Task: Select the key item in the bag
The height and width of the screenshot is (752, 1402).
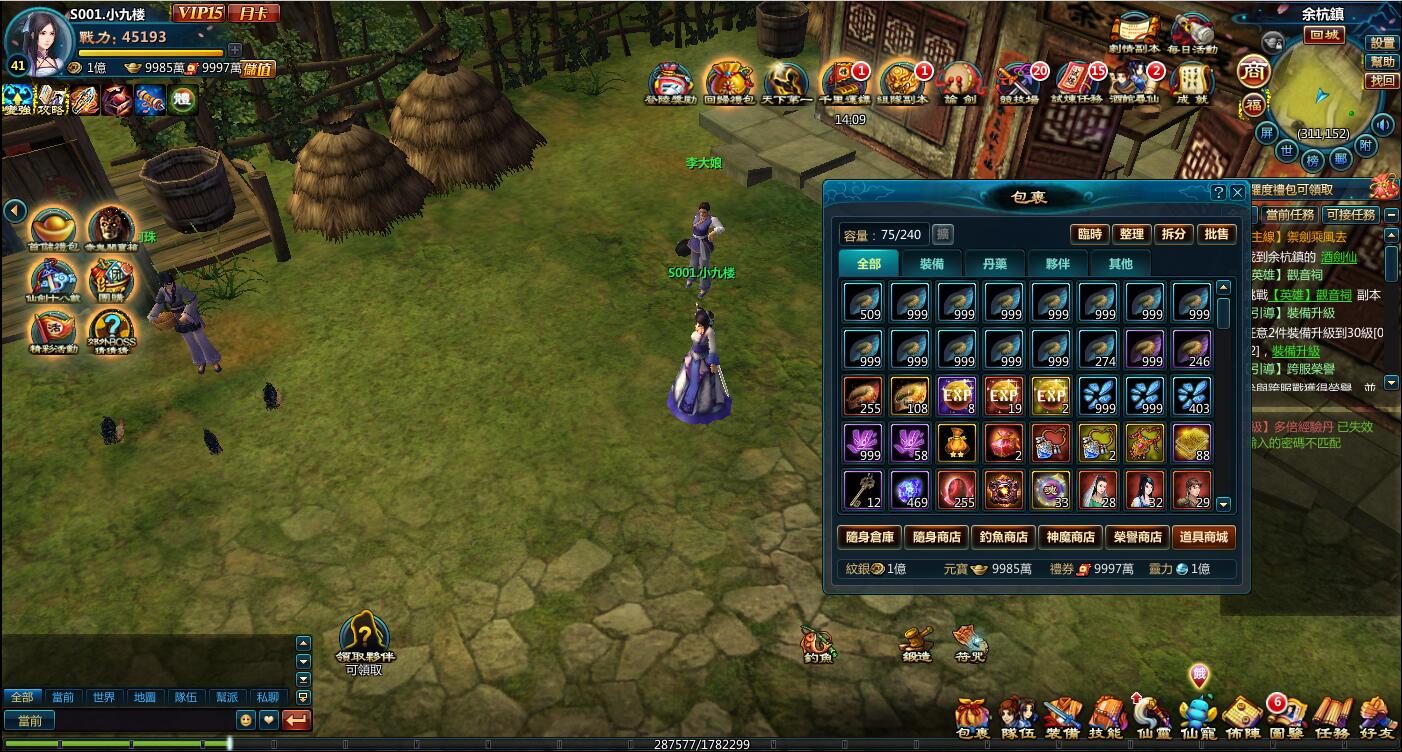Action: pos(862,490)
